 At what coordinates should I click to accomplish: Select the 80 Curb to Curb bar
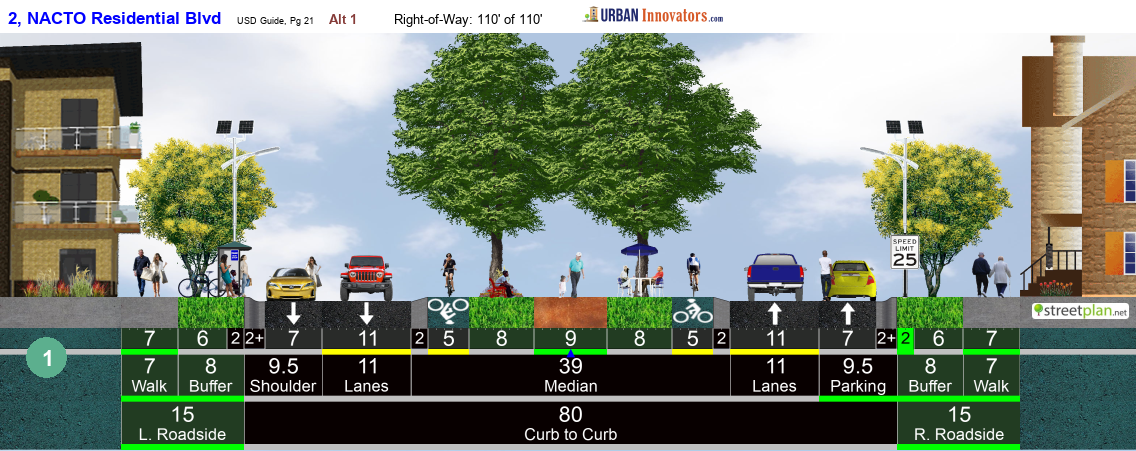tap(570, 423)
